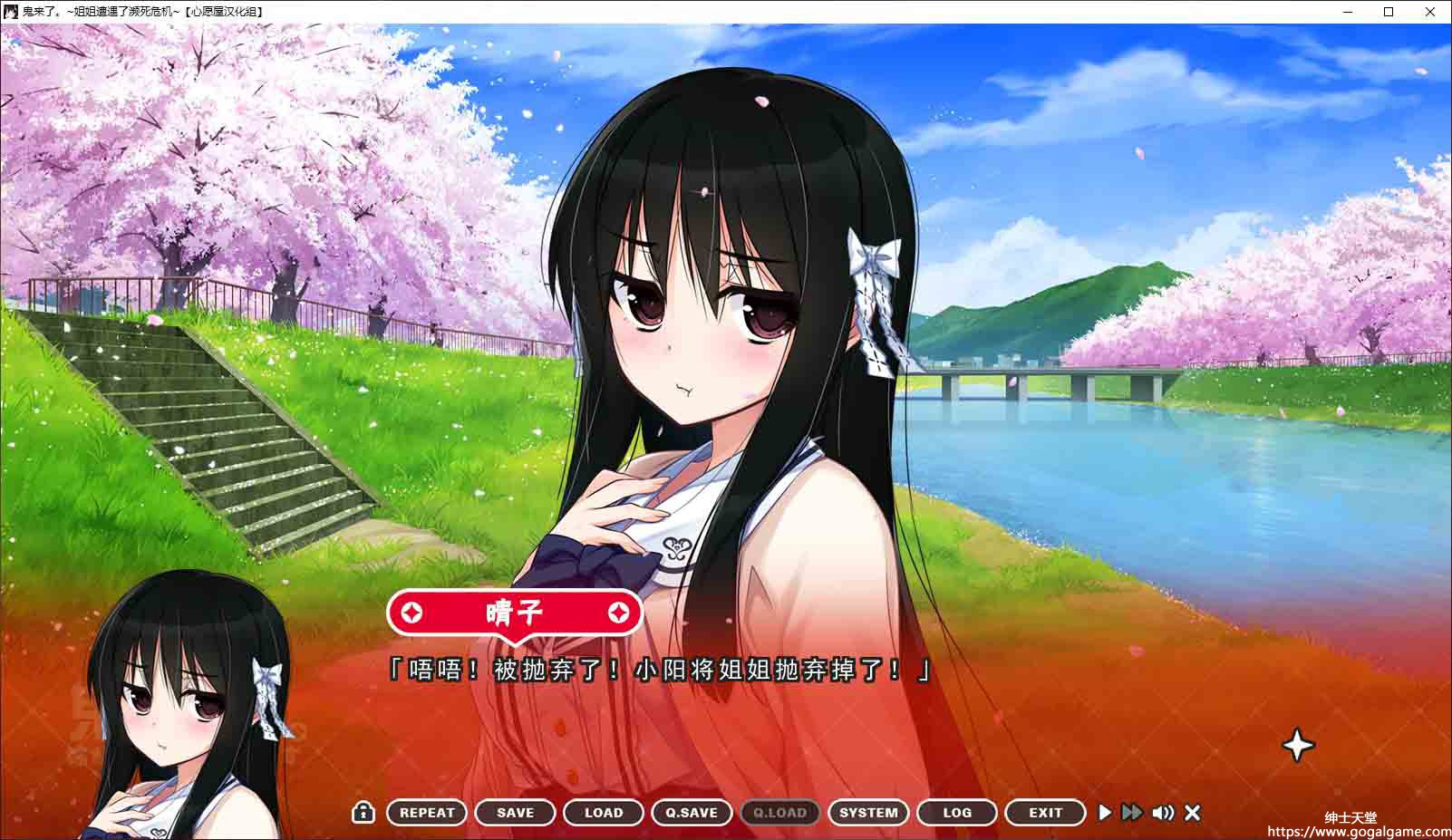Hide the text window with the X icon
The width and height of the screenshot is (1452, 840).
point(1193,813)
